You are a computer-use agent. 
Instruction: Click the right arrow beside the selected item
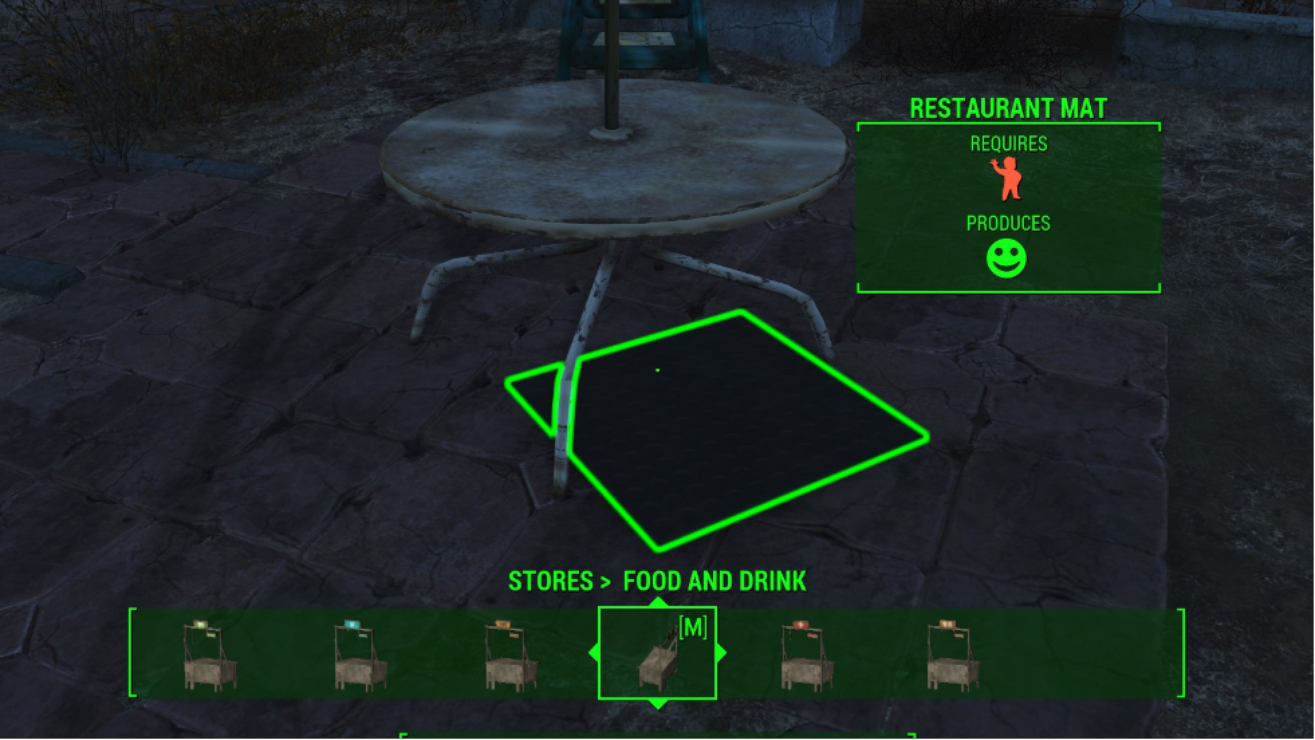[x=721, y=653]
